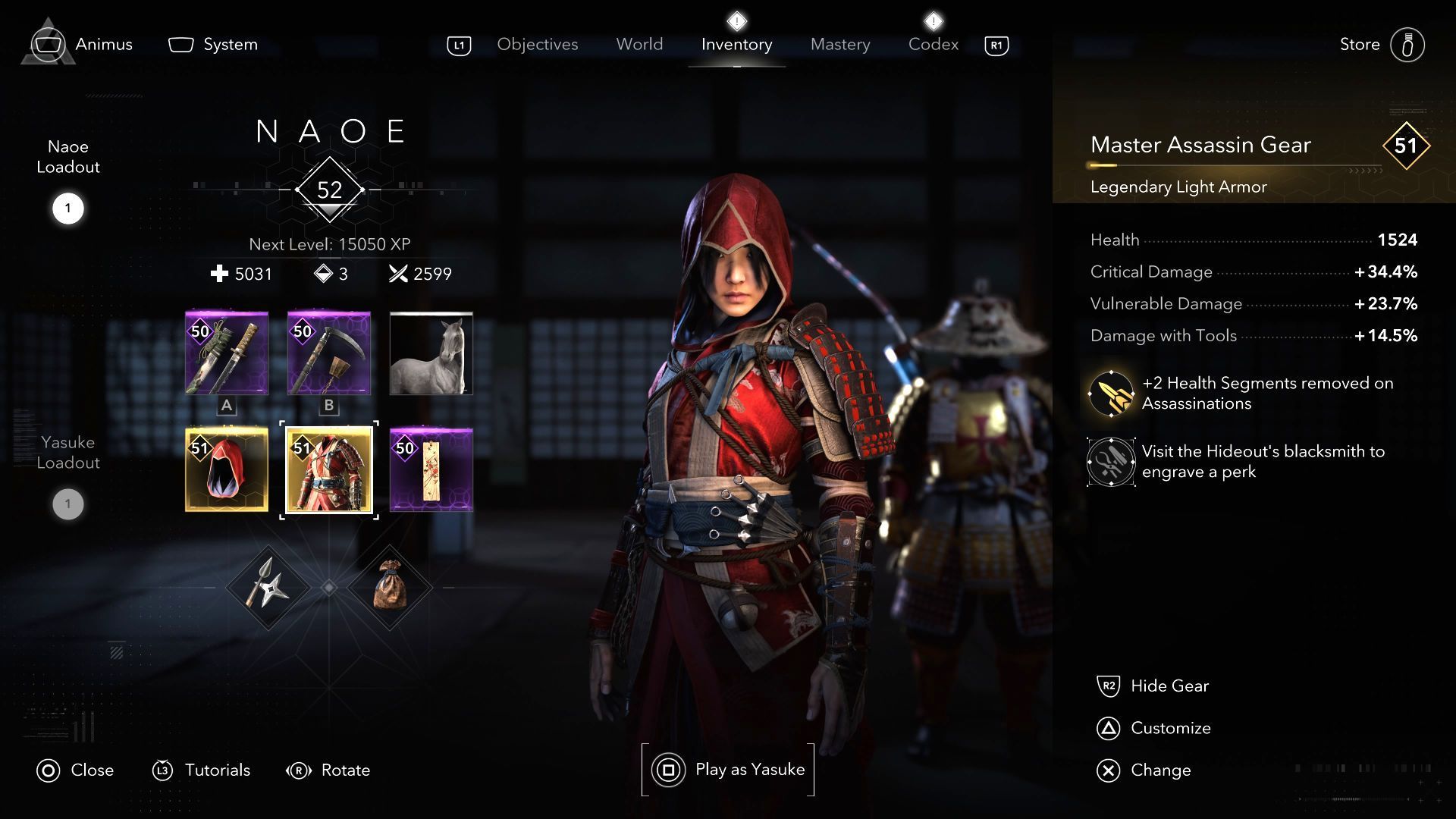Select the Master Assassin Gear armor slot
Viewport: 1456px width, 819px height.
click(x=329, y=470)
